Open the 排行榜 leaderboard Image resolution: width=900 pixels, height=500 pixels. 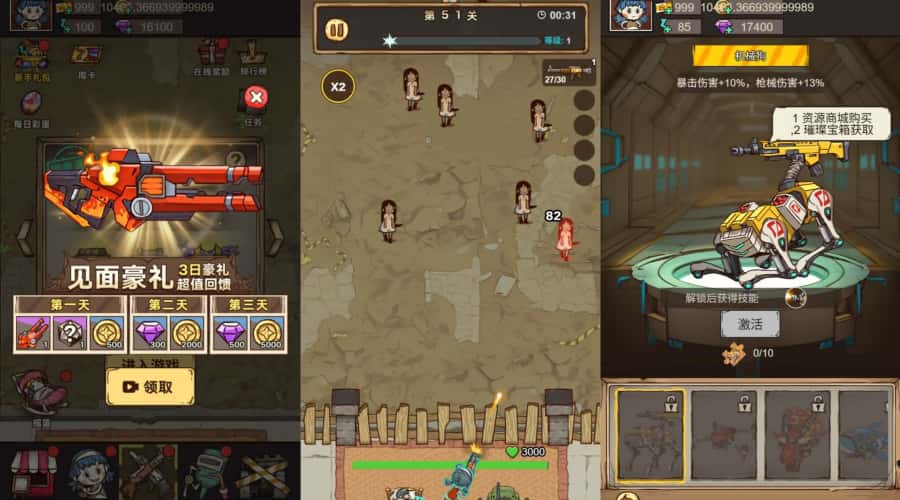point(254,56)
